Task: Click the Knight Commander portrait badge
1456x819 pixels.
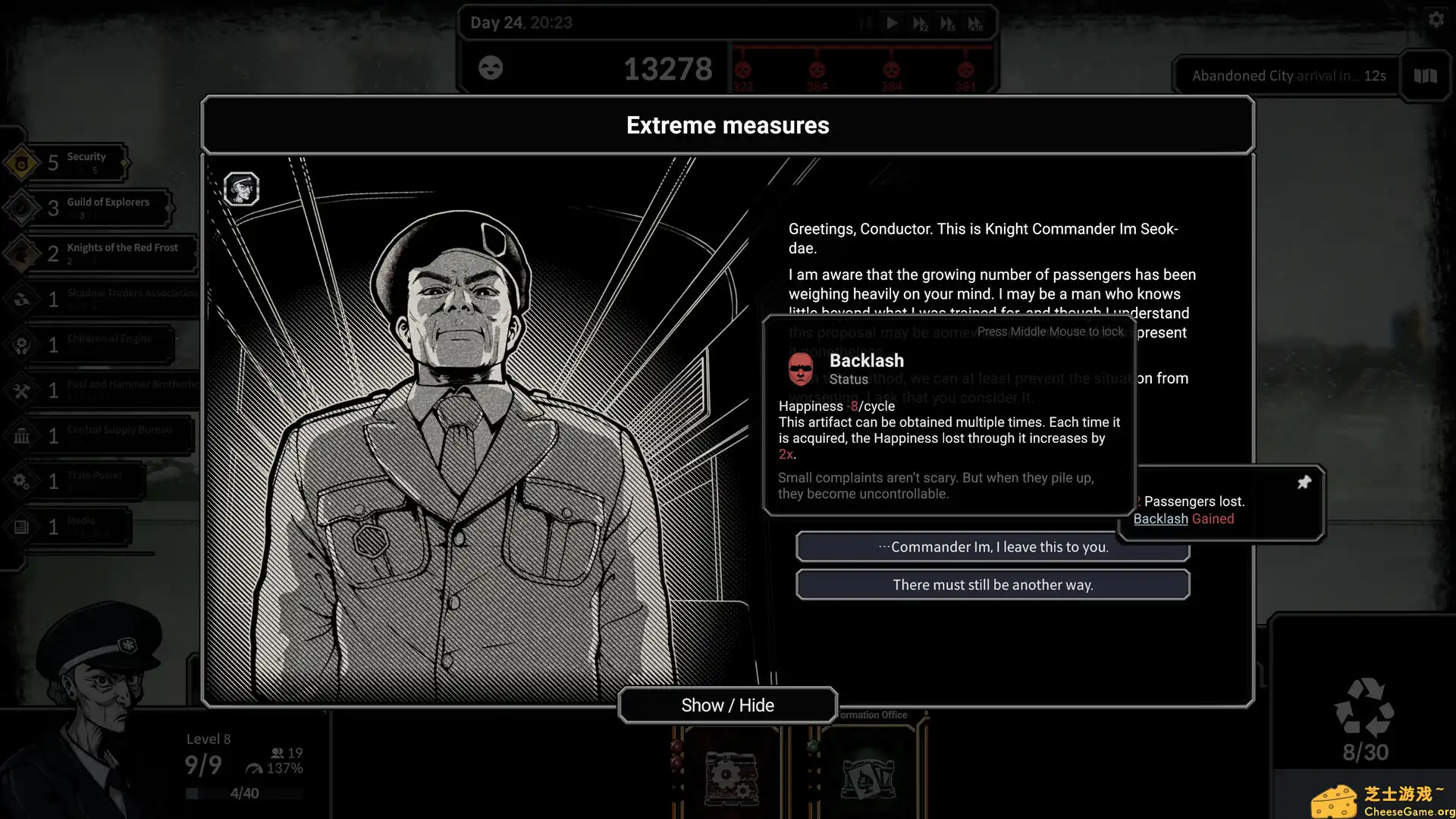Action: (242, 189)
